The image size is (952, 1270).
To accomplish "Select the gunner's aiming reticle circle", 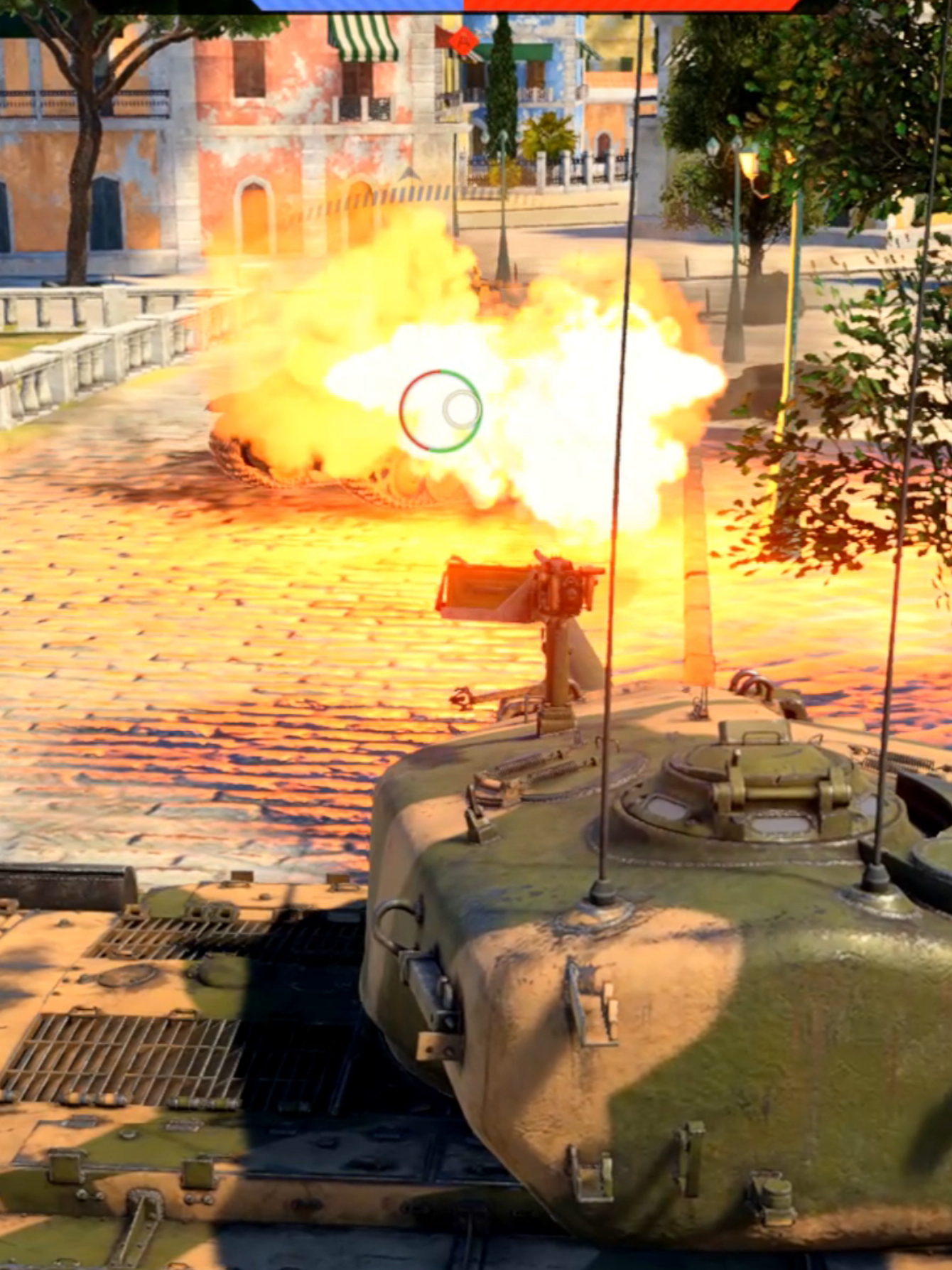I will pyautogui.click(x=440, y=410).
